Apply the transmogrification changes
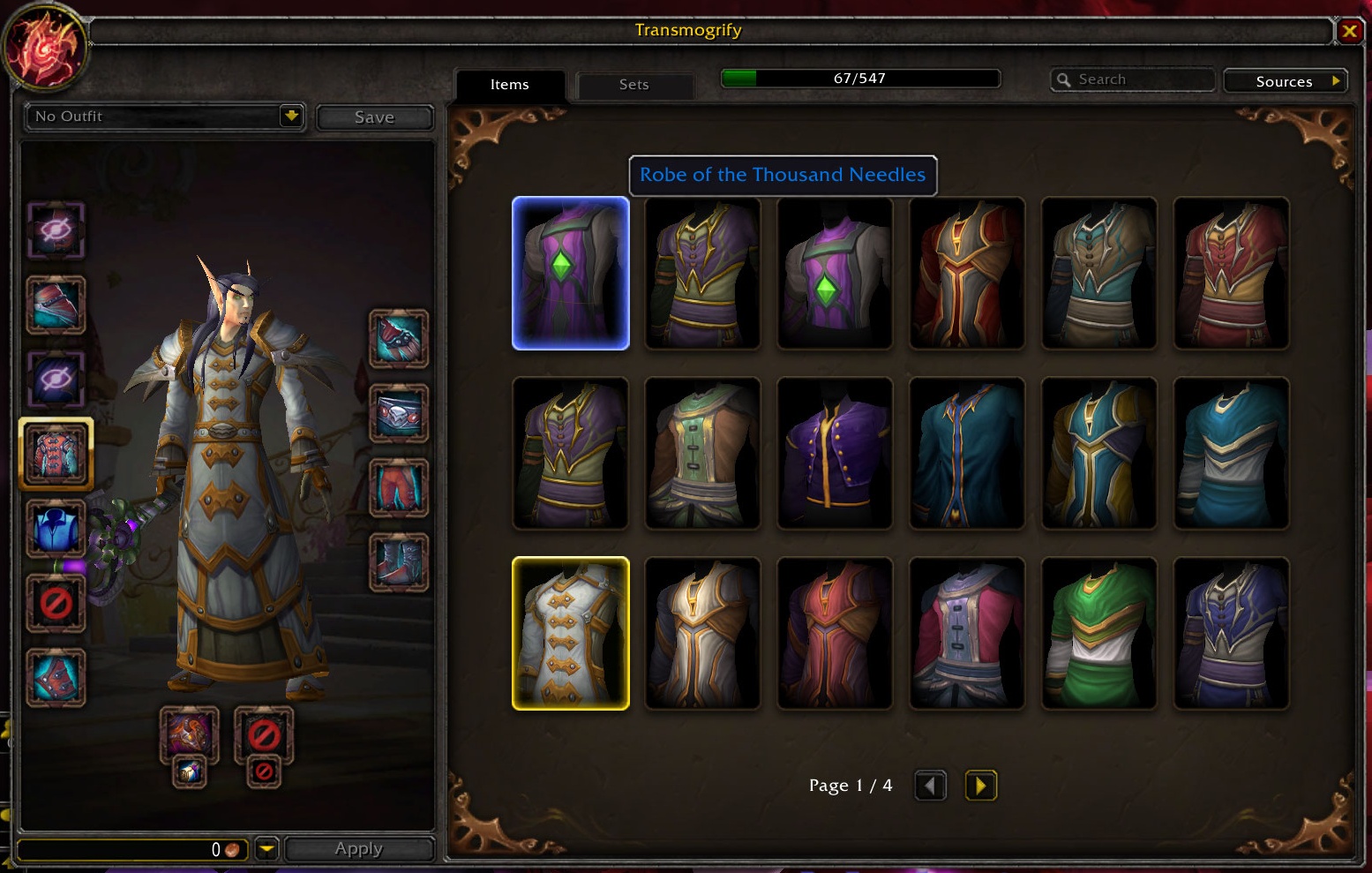This screenshot has width=1372, height=873. tap(358, 848)
